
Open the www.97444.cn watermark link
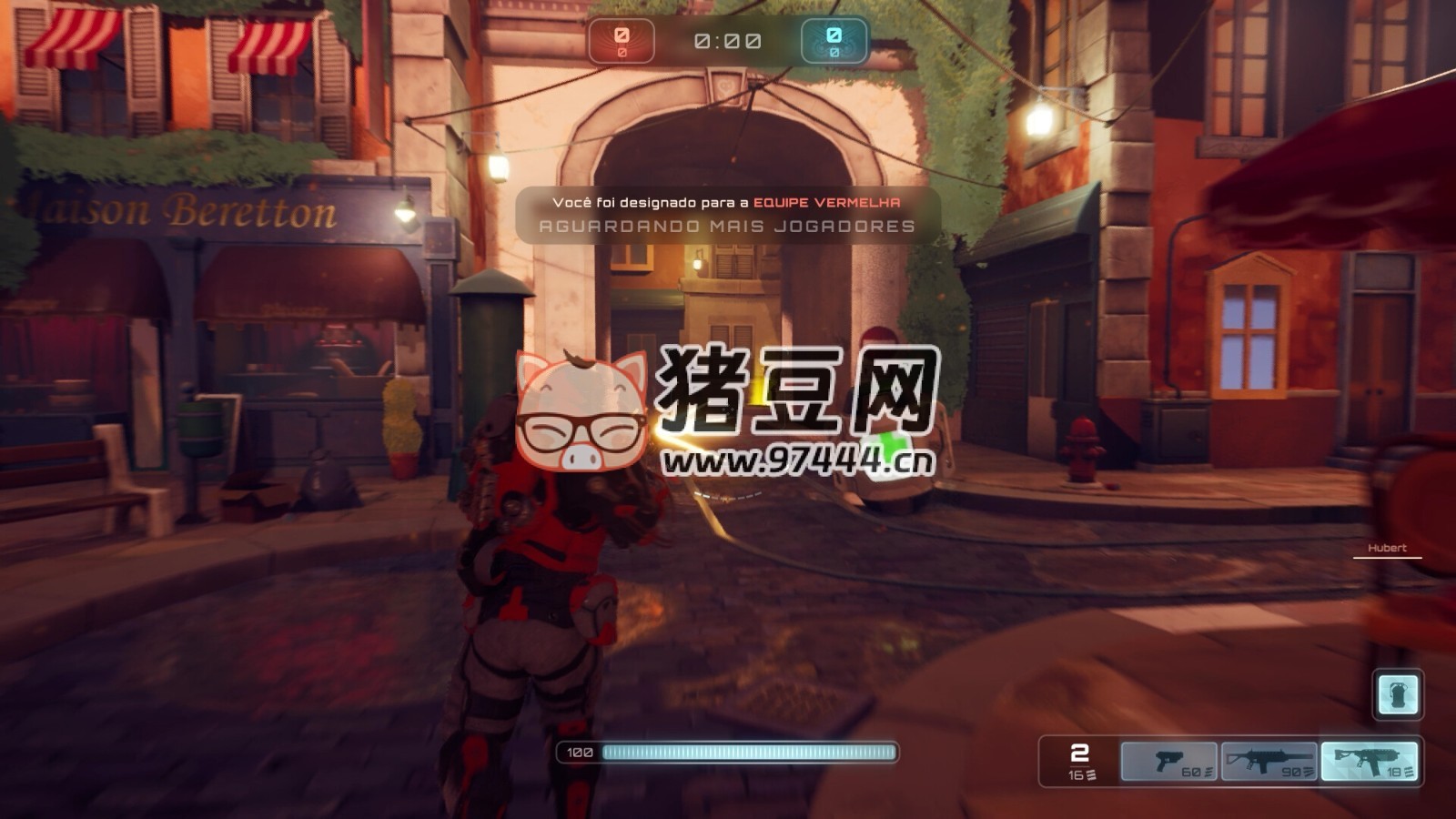tap(795, 460)
